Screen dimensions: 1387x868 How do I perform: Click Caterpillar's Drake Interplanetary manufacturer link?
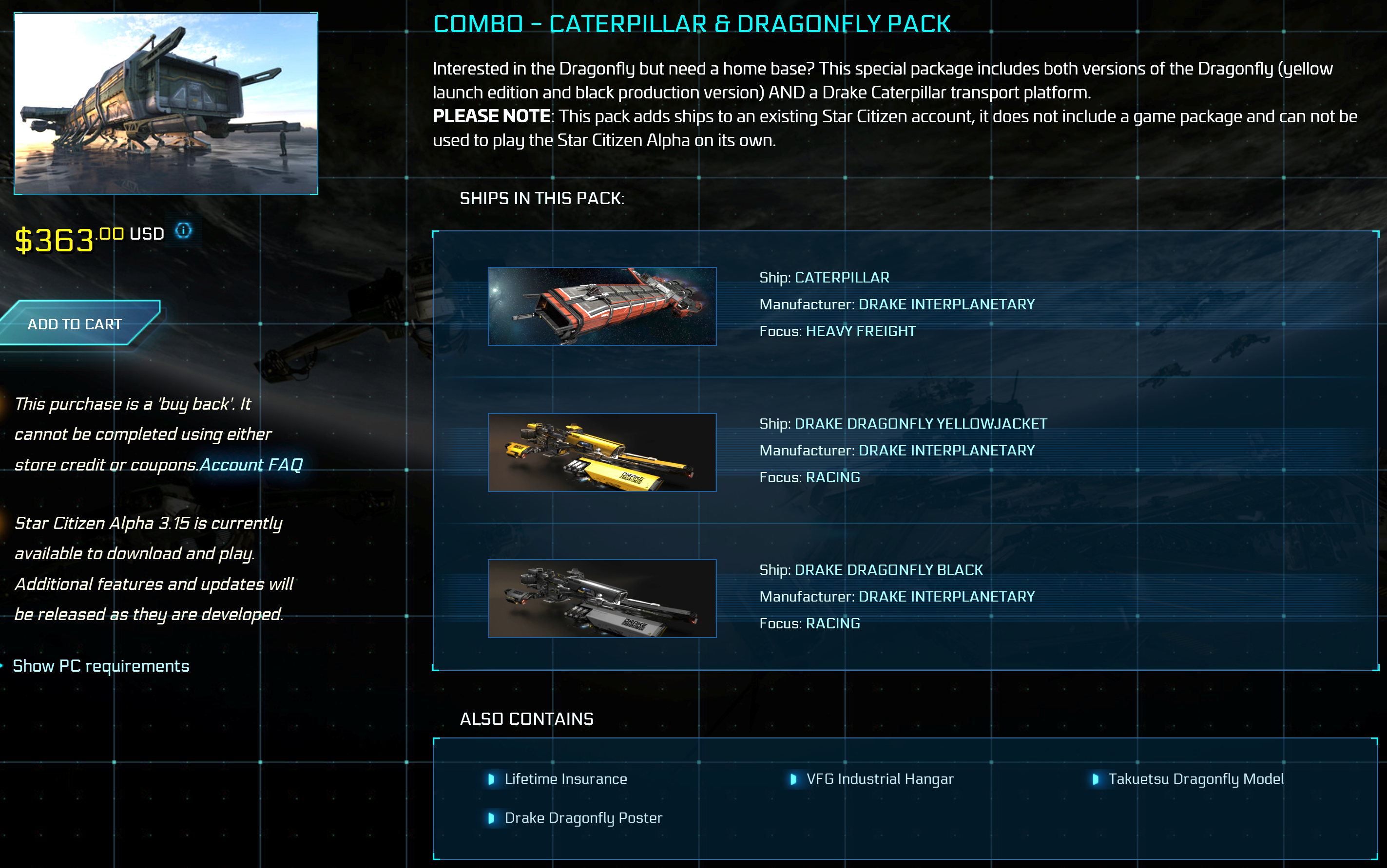click(946, 304)
